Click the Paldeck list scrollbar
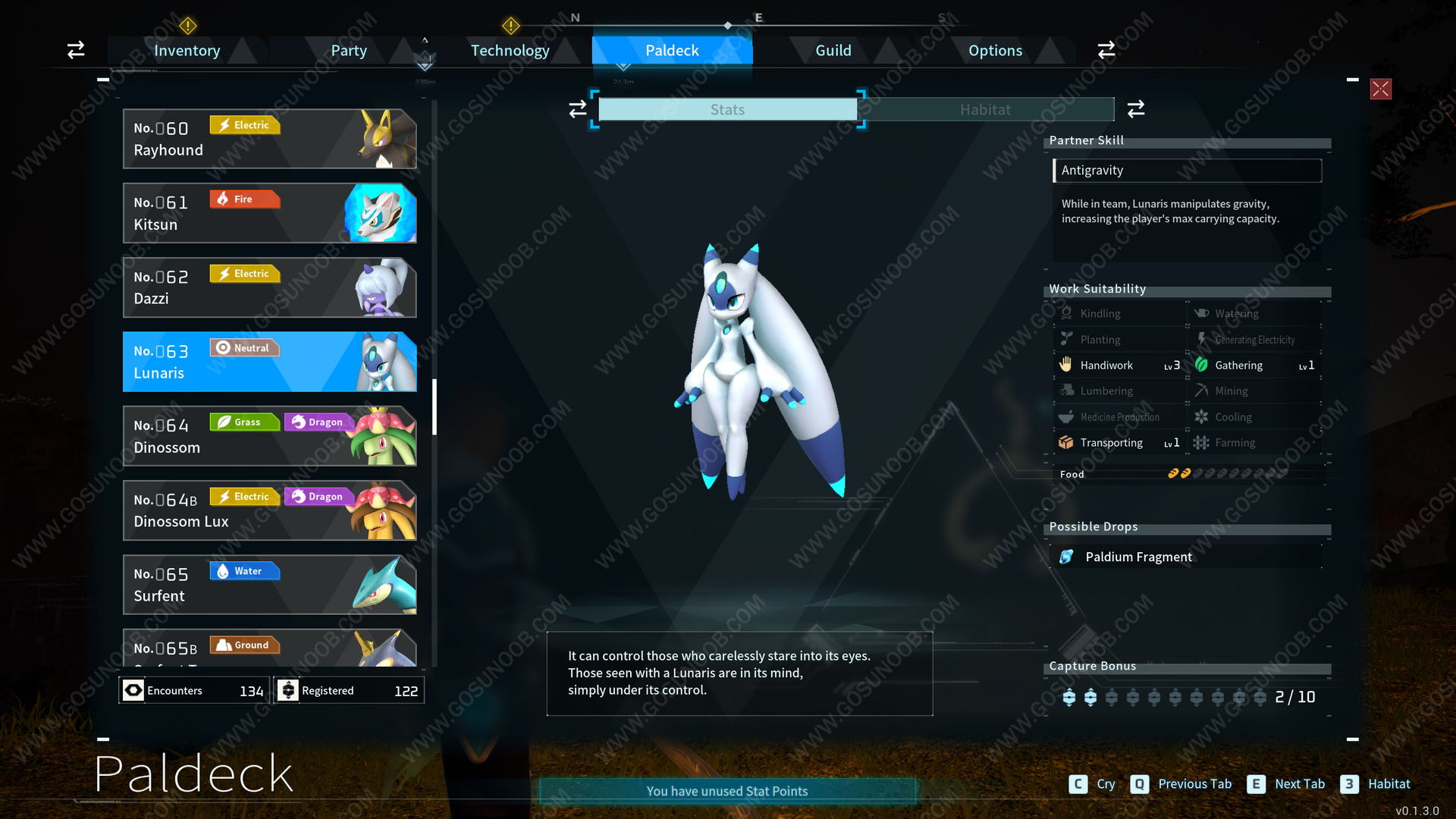This screenshot has height=819, width=1456. coord(435,406)
